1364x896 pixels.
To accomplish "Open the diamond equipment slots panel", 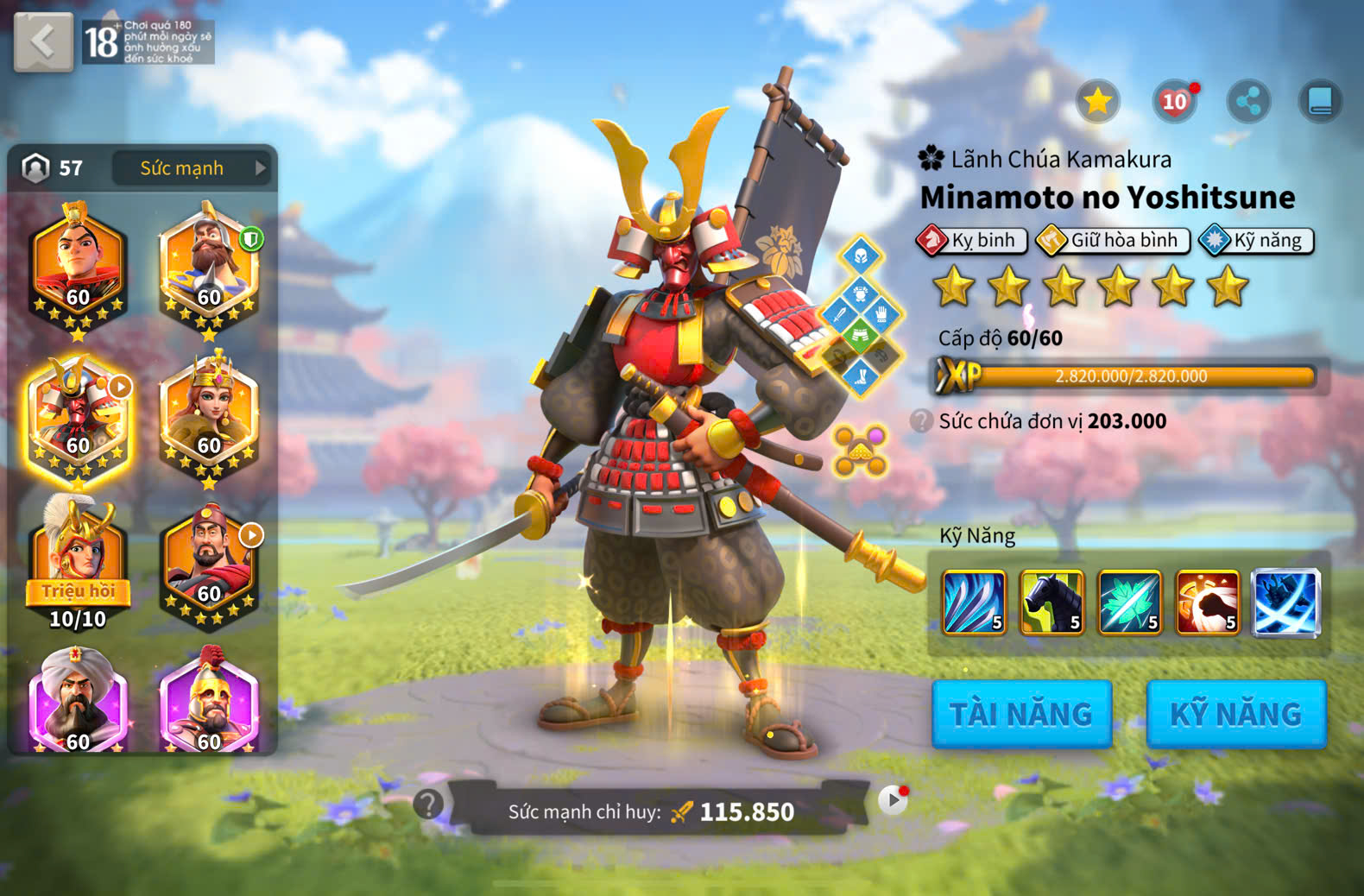I will [861, 316].
